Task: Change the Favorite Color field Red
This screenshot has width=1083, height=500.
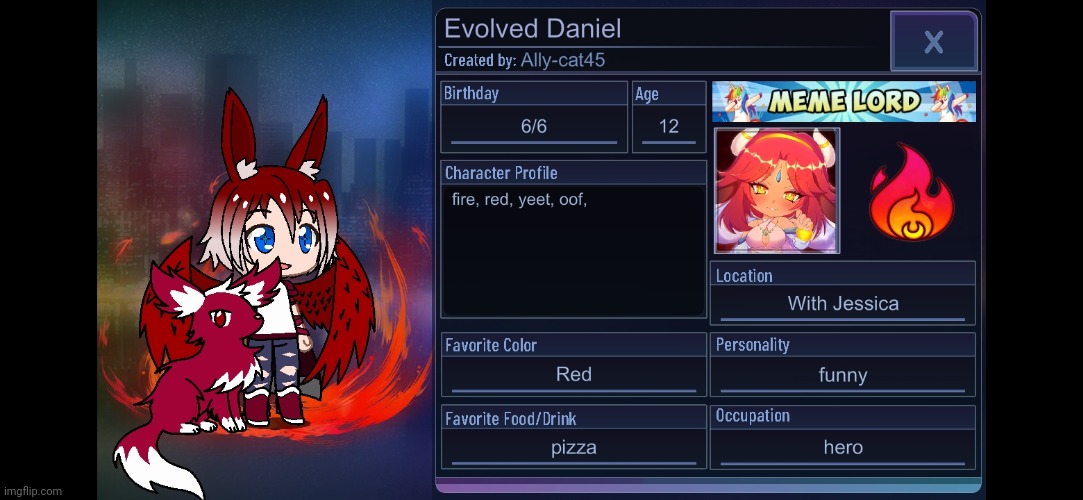Action: (x=573, y=374)
